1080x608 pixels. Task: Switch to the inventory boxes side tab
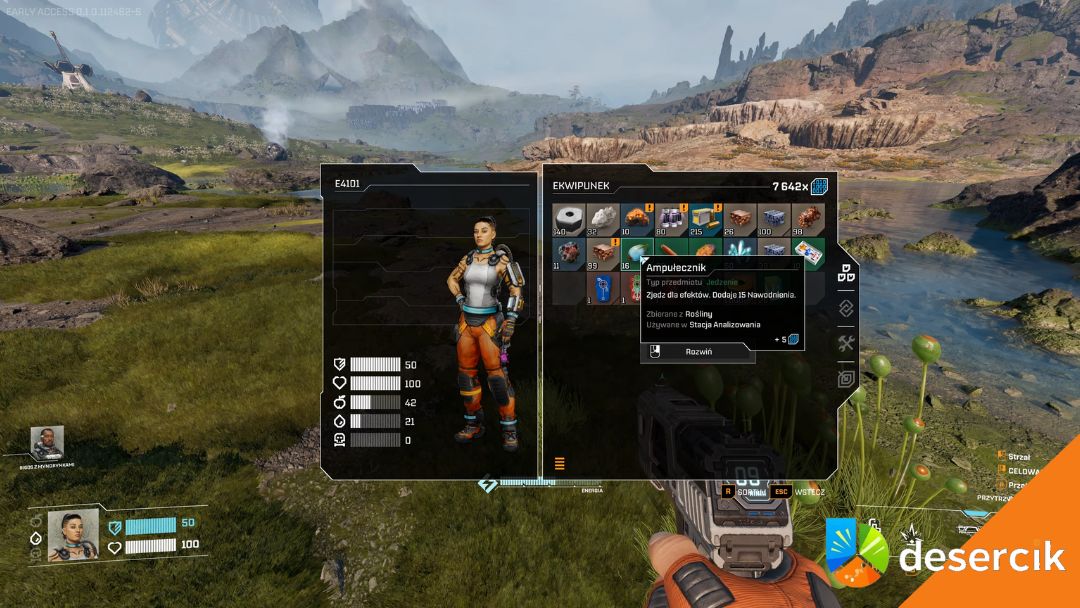pyautogui.click(x=846, y=272)
